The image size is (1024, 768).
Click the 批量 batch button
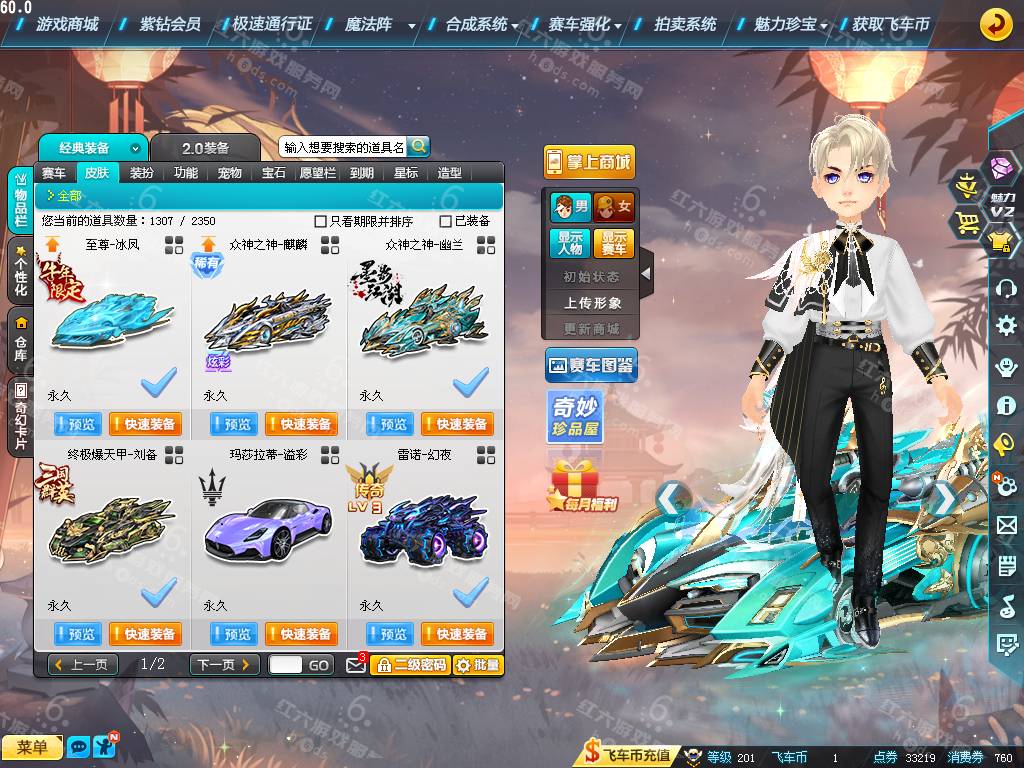pyautogui.click(x=478, y=665)
